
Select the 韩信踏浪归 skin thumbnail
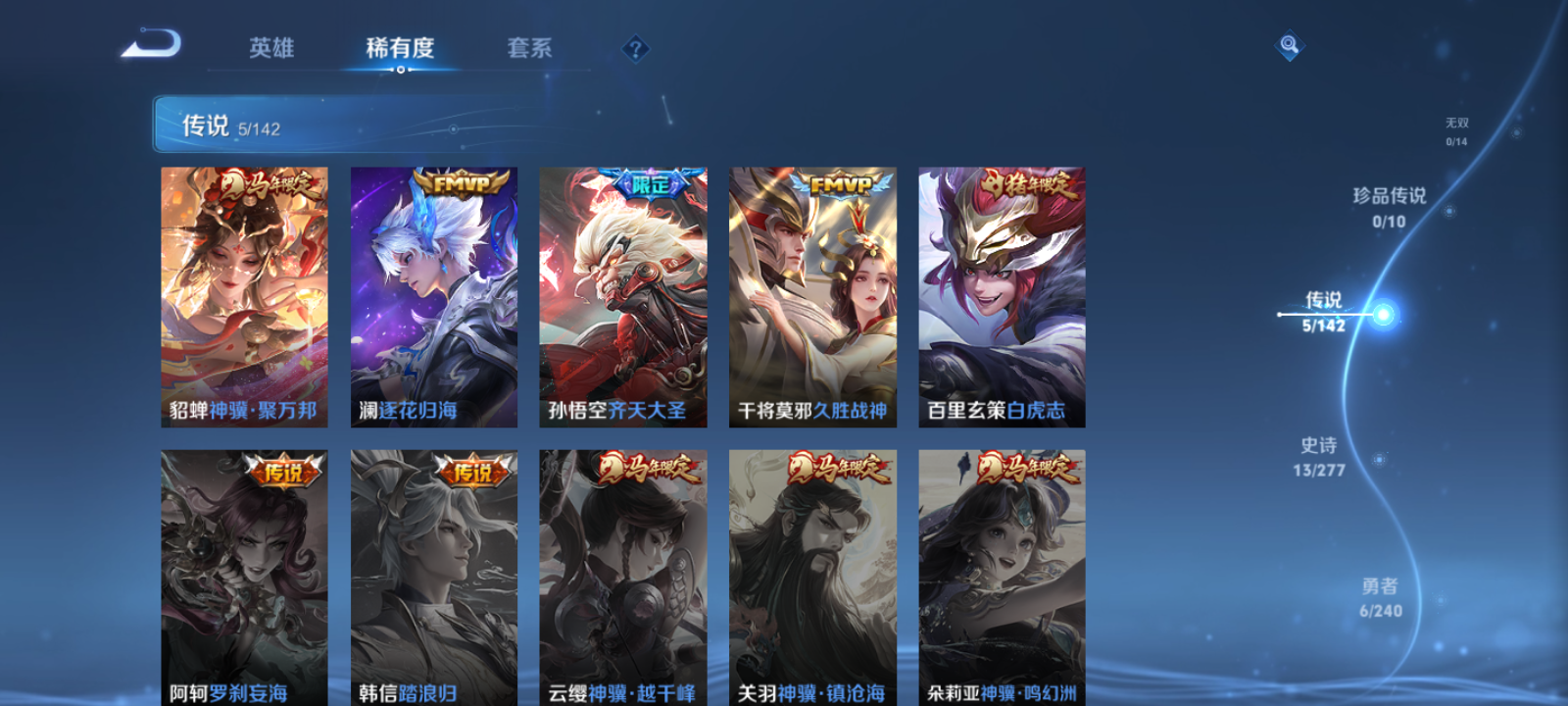tap(433, 579)
